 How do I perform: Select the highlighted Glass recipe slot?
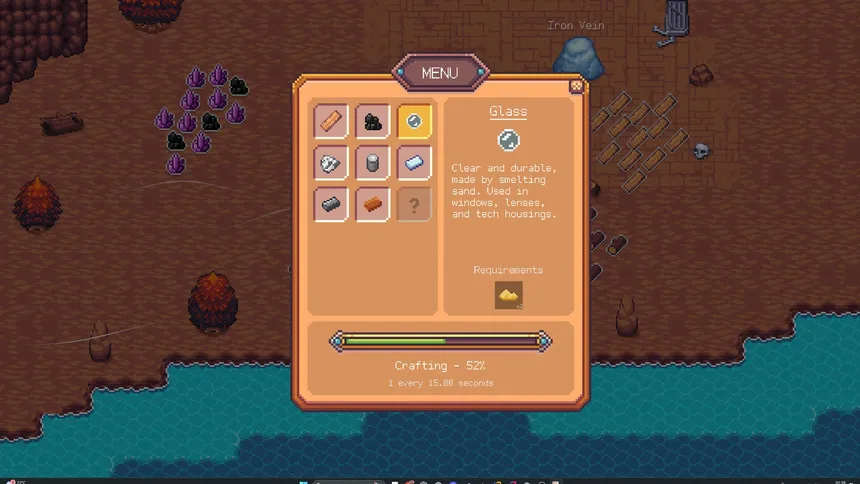[415, 121]
